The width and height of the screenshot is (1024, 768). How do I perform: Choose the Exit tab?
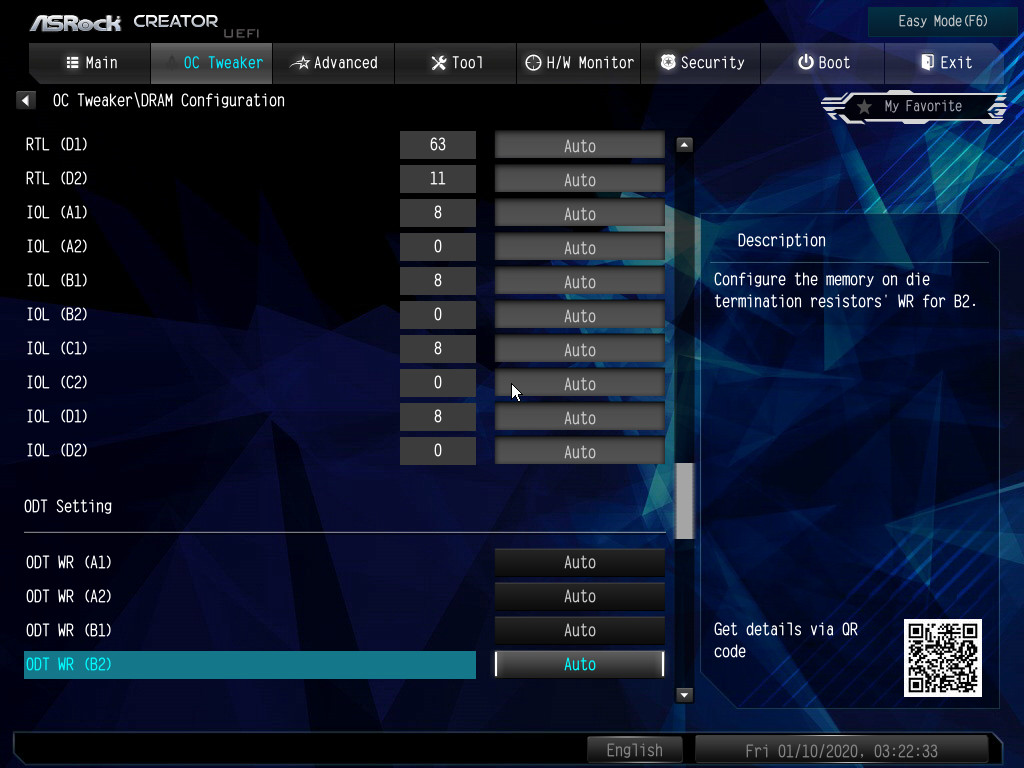tap(945, 63)
